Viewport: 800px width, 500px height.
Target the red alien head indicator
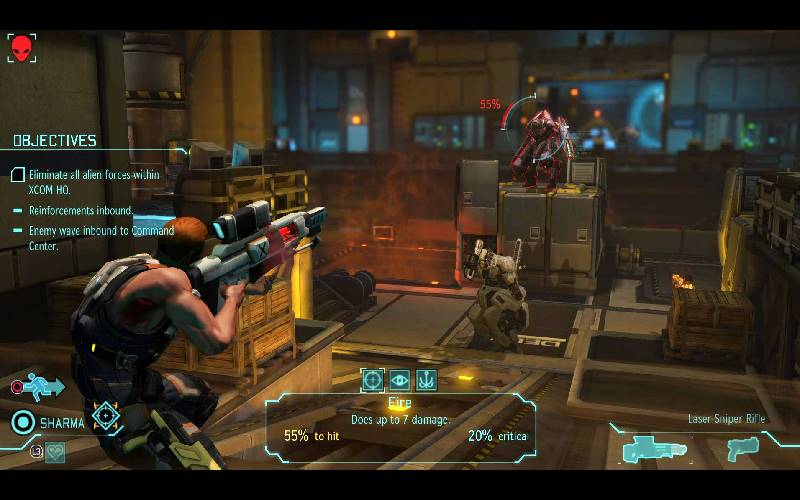pyautogui.click(x=21, y=46)
